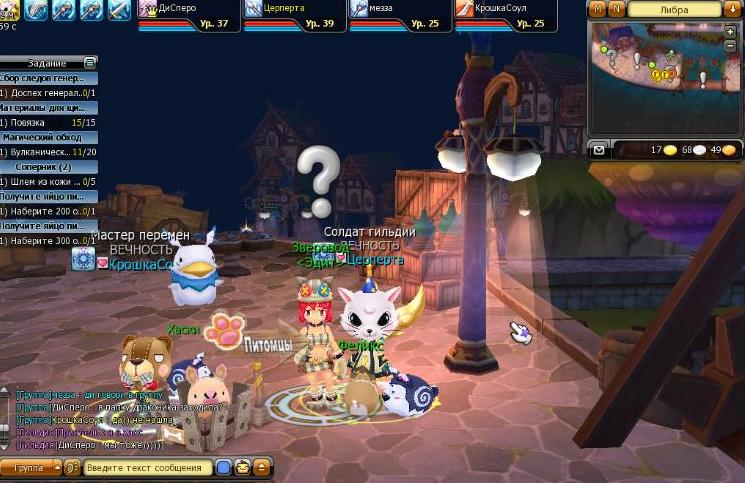Open the Задание quest list menu button

[x=91, y=62]
